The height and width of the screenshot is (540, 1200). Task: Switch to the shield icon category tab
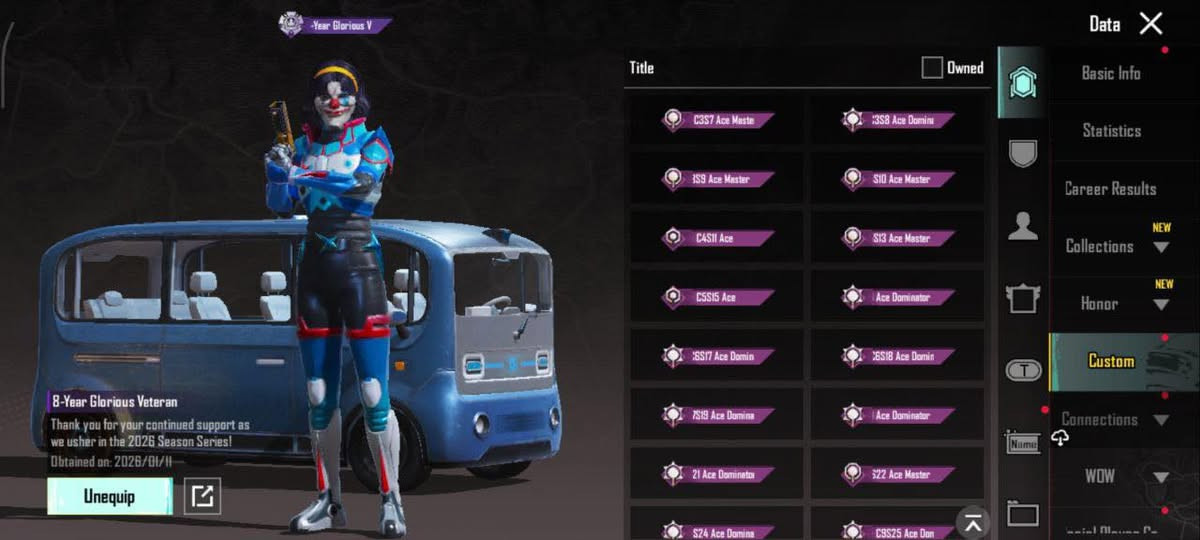(1022, 153)
